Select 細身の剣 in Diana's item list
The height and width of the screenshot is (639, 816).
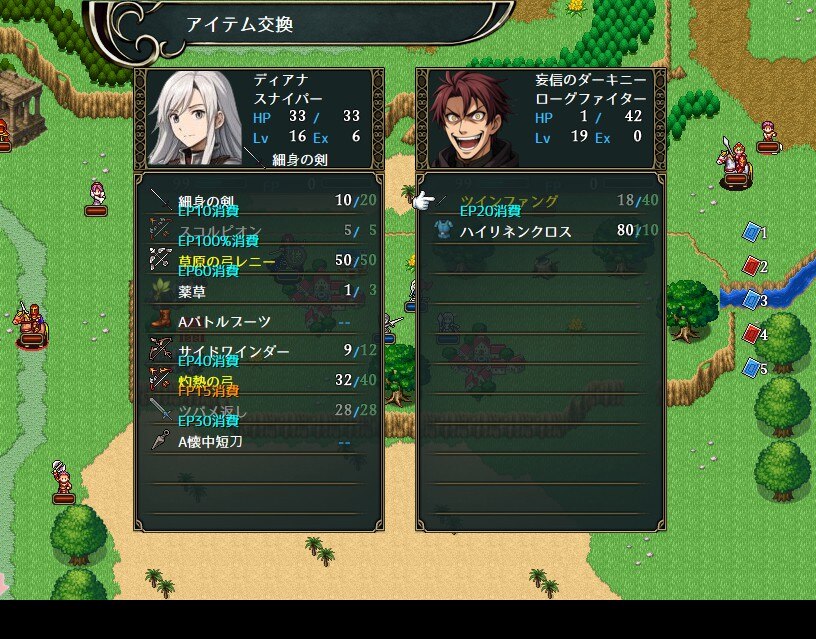pyautogui.click(x=258, y=201)
